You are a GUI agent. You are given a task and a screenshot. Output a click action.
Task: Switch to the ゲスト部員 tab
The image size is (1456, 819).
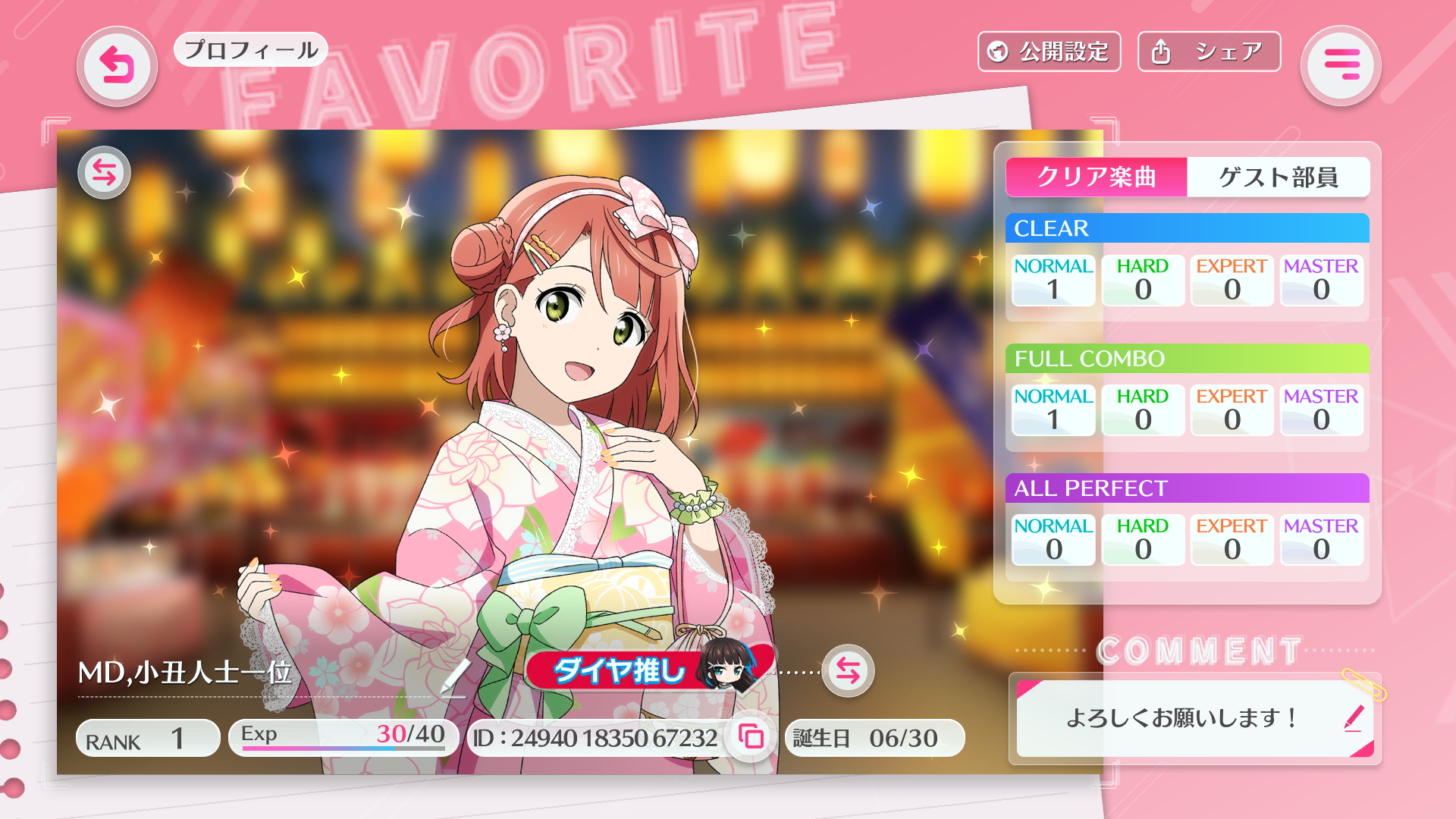[x=1278, y=177]
